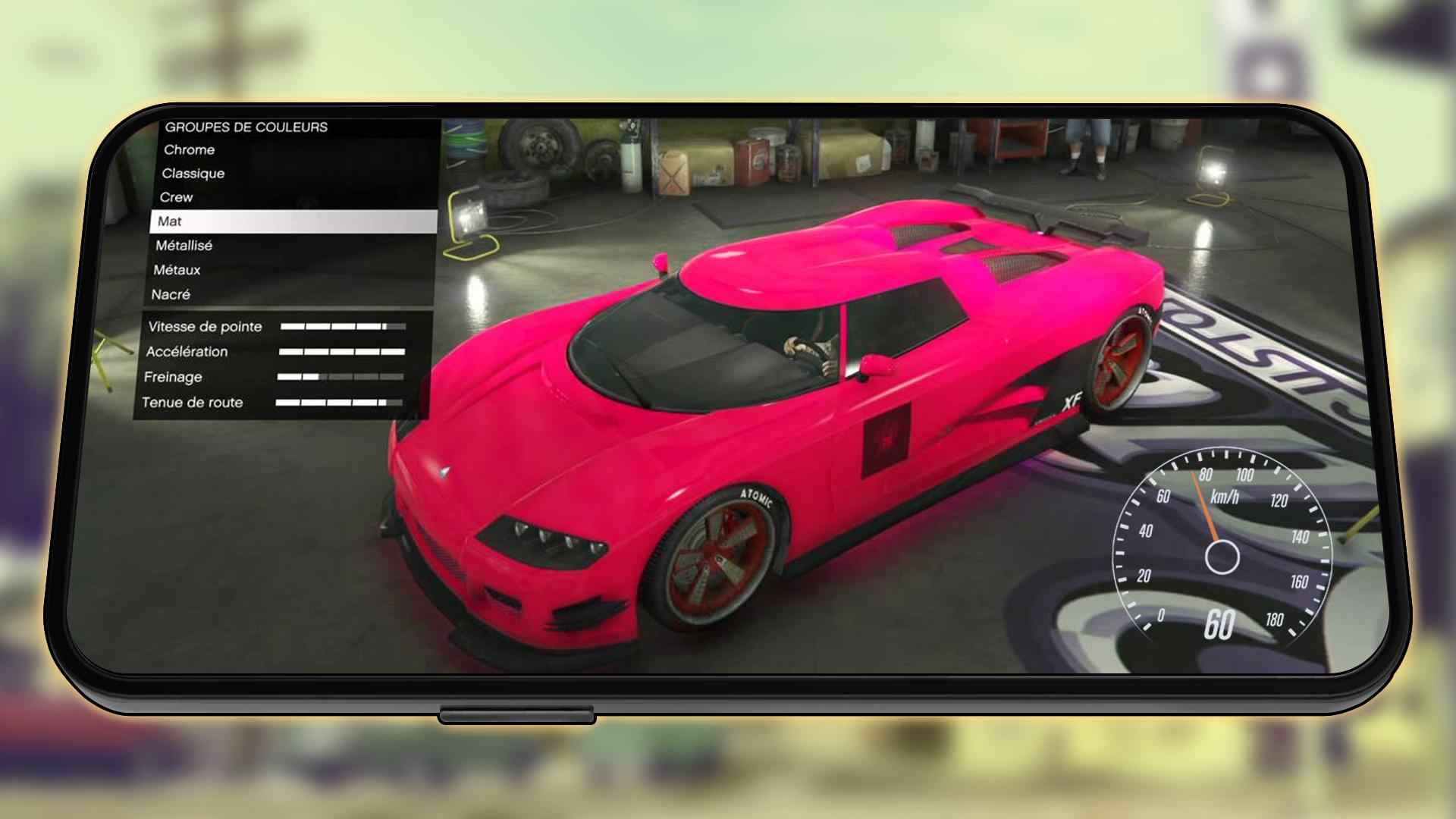Choose the Crew color option
The image size is (1456, 819).
click(x=177, y=197)
